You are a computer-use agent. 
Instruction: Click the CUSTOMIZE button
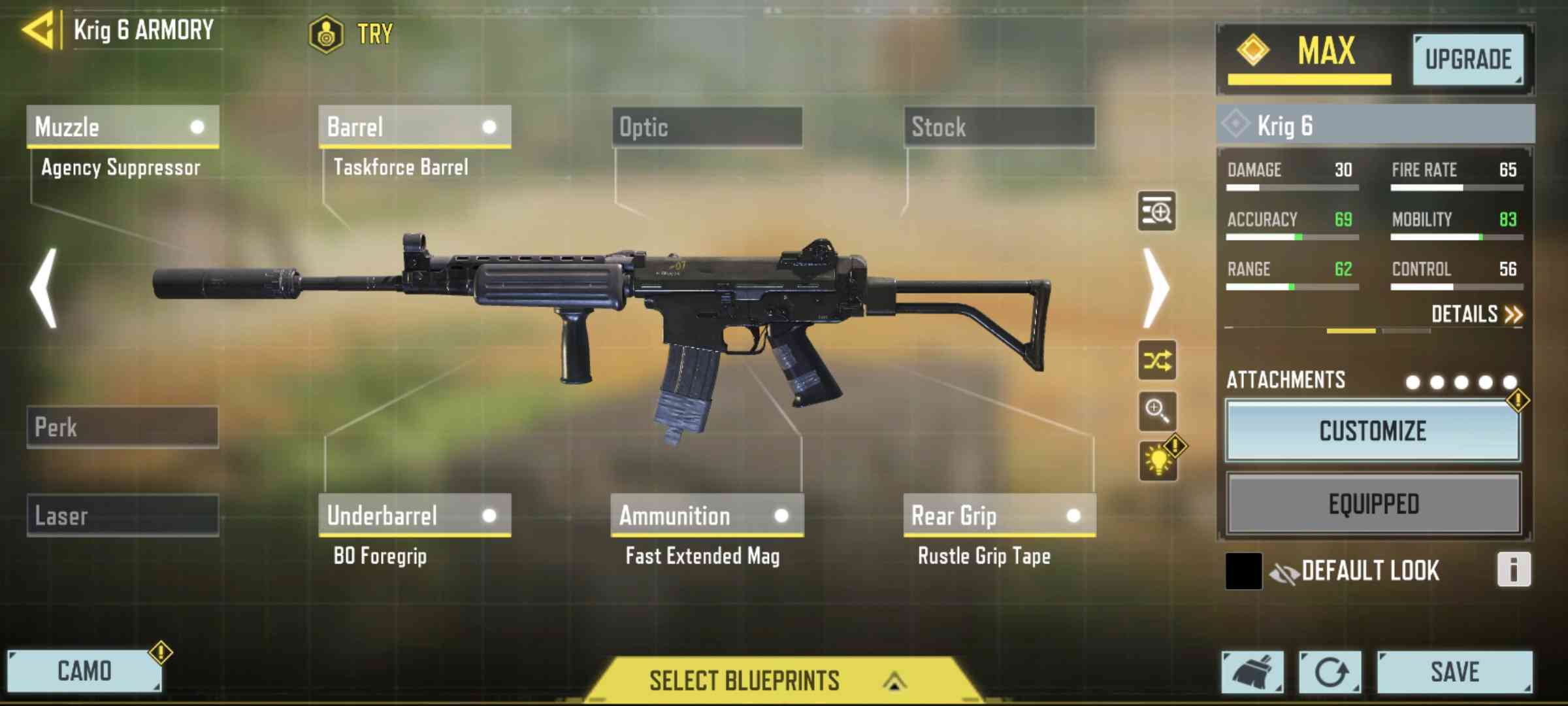[1373, 431]
